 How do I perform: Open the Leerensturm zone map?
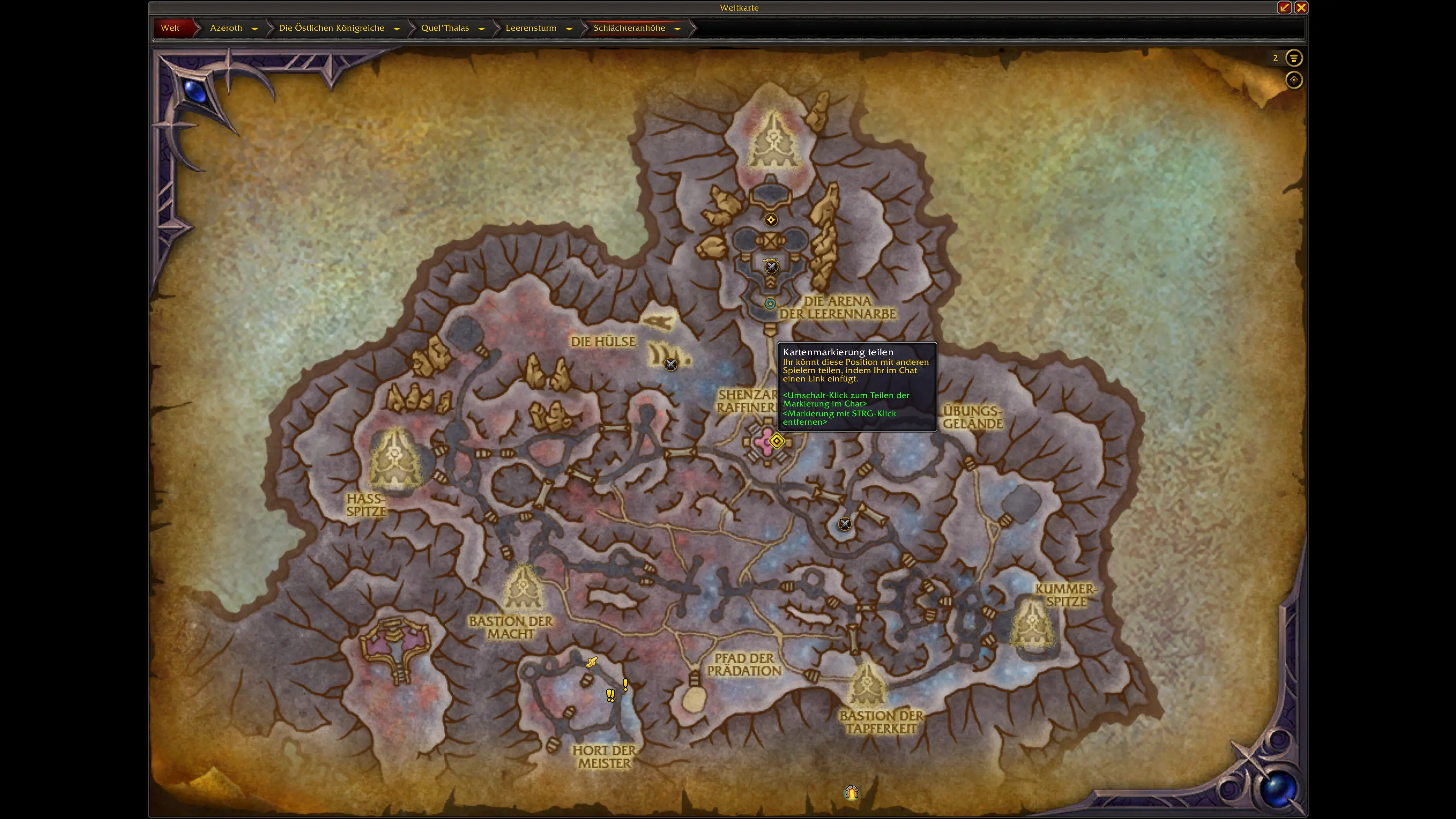(x=531, y=28)
